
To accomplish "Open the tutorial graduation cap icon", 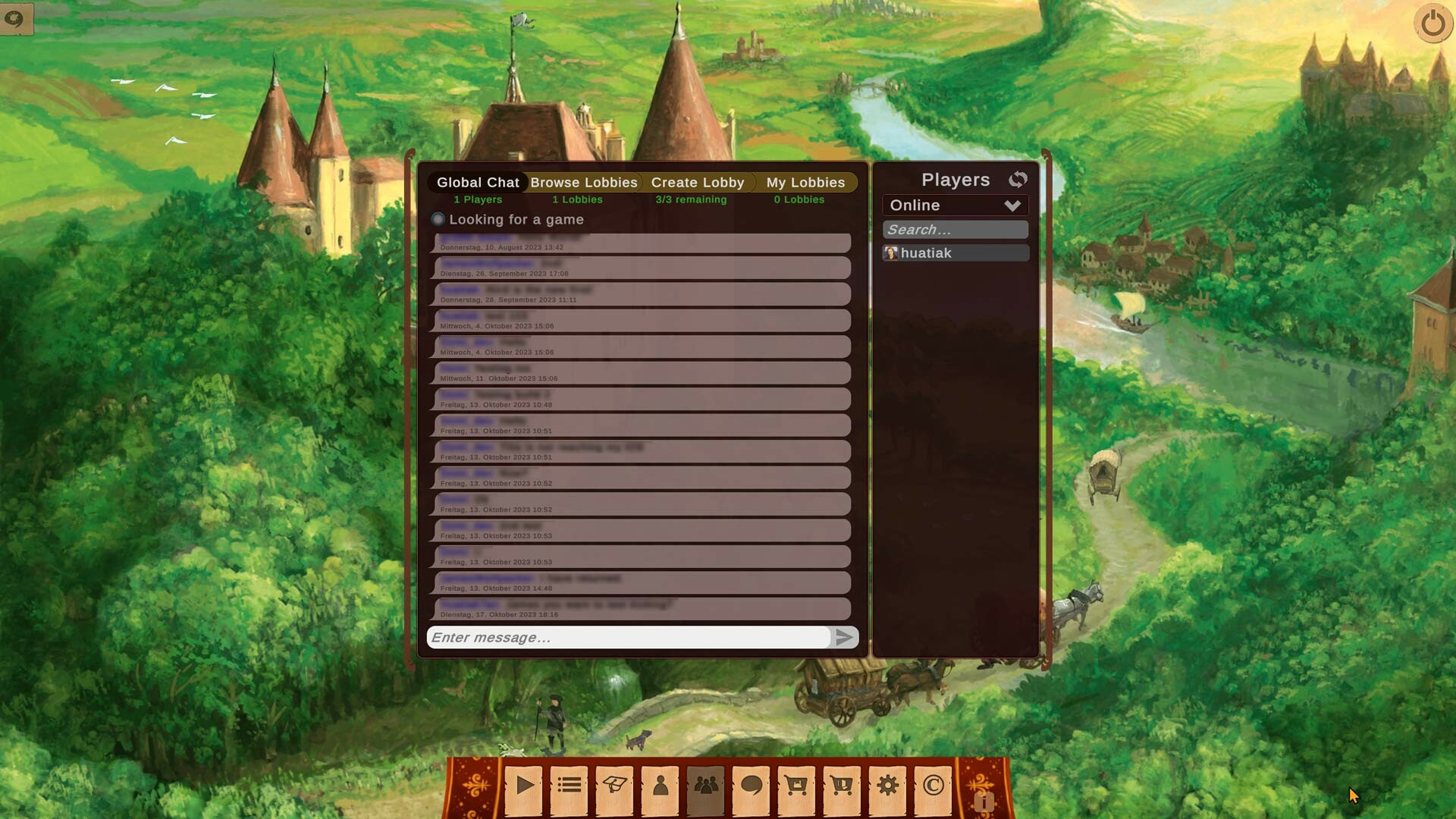I will pos(614,788).
